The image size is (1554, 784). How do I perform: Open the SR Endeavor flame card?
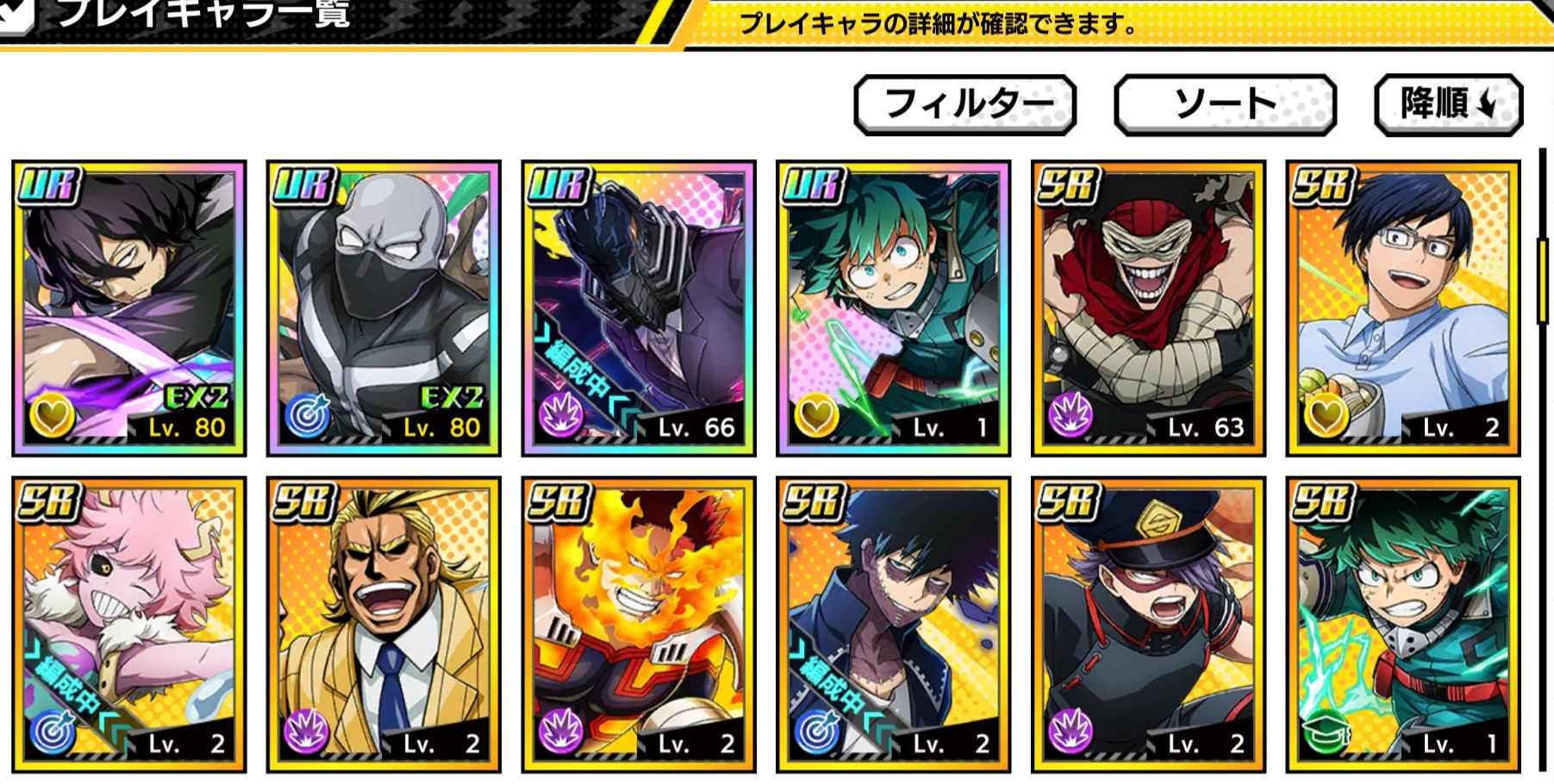click(639, 624)
